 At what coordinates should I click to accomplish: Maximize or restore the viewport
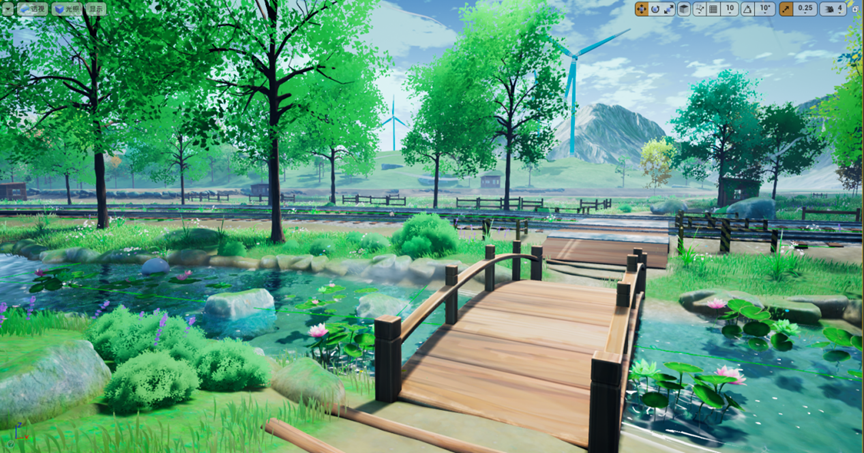(x=856, y=9)
